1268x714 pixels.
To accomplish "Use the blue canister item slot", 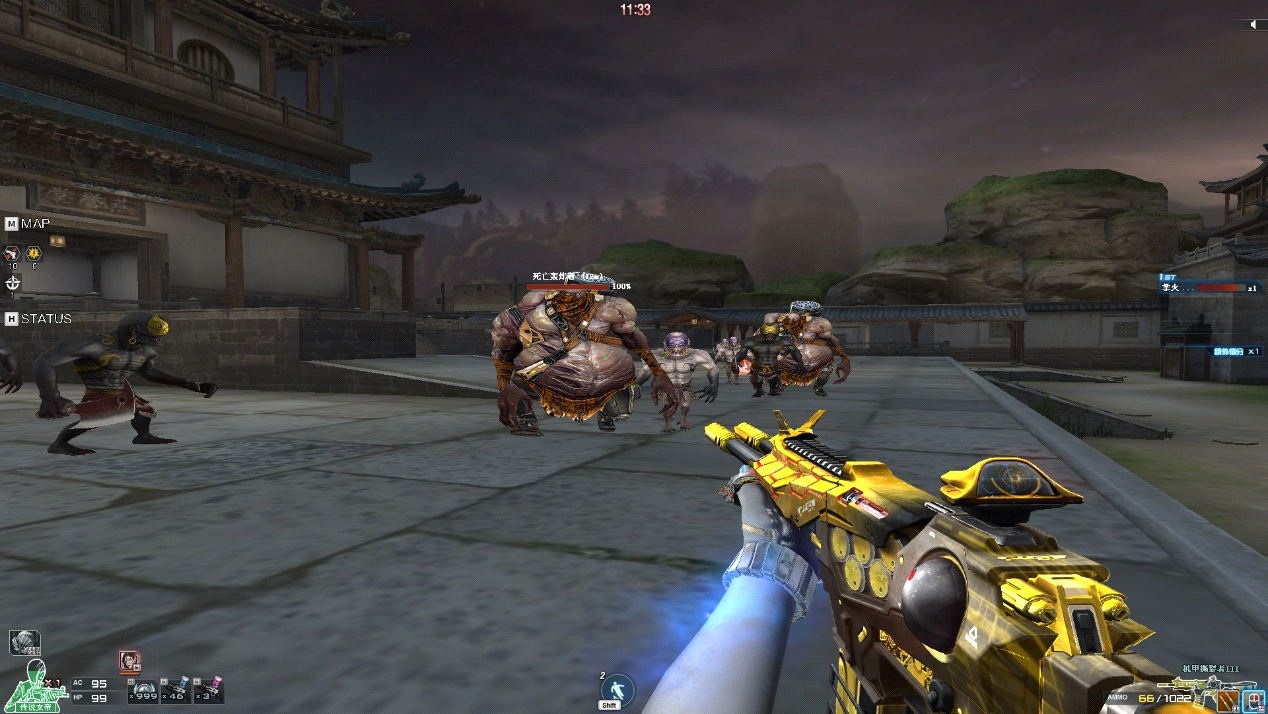I will (x=176, y=691).
